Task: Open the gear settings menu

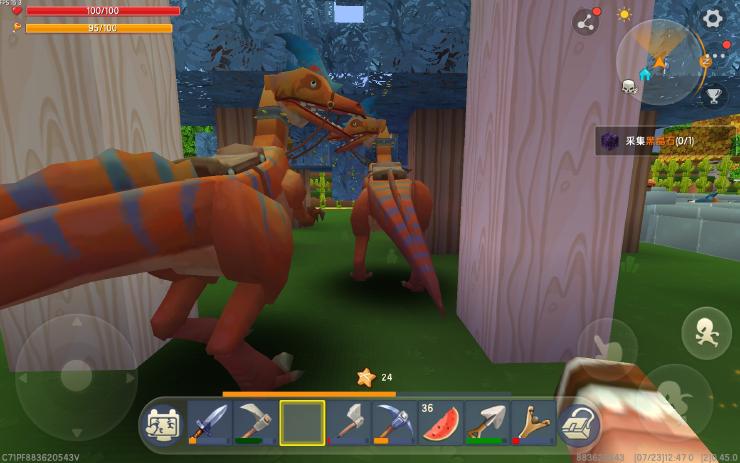Action: click(x=712, y=18)
